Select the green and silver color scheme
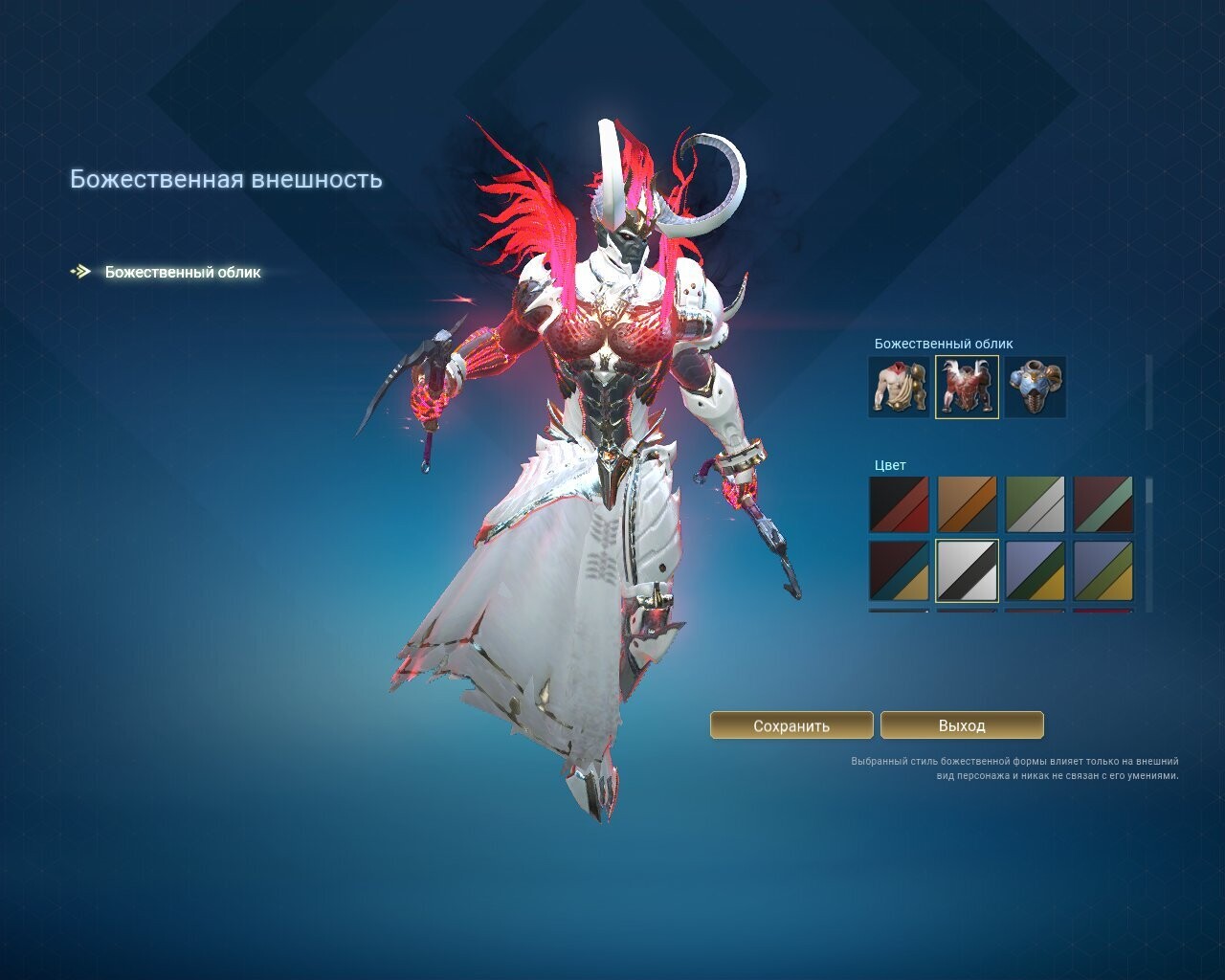Screen dimensions: 1225x980 click(x=1036, y=504)
